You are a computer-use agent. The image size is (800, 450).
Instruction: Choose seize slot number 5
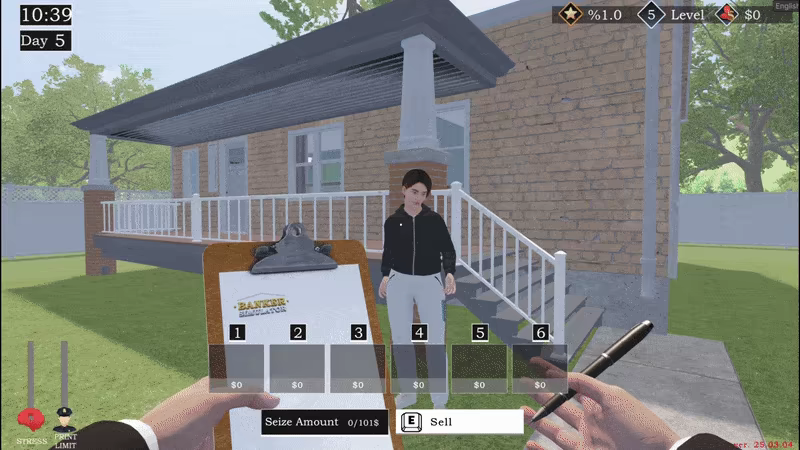(480, 367)
